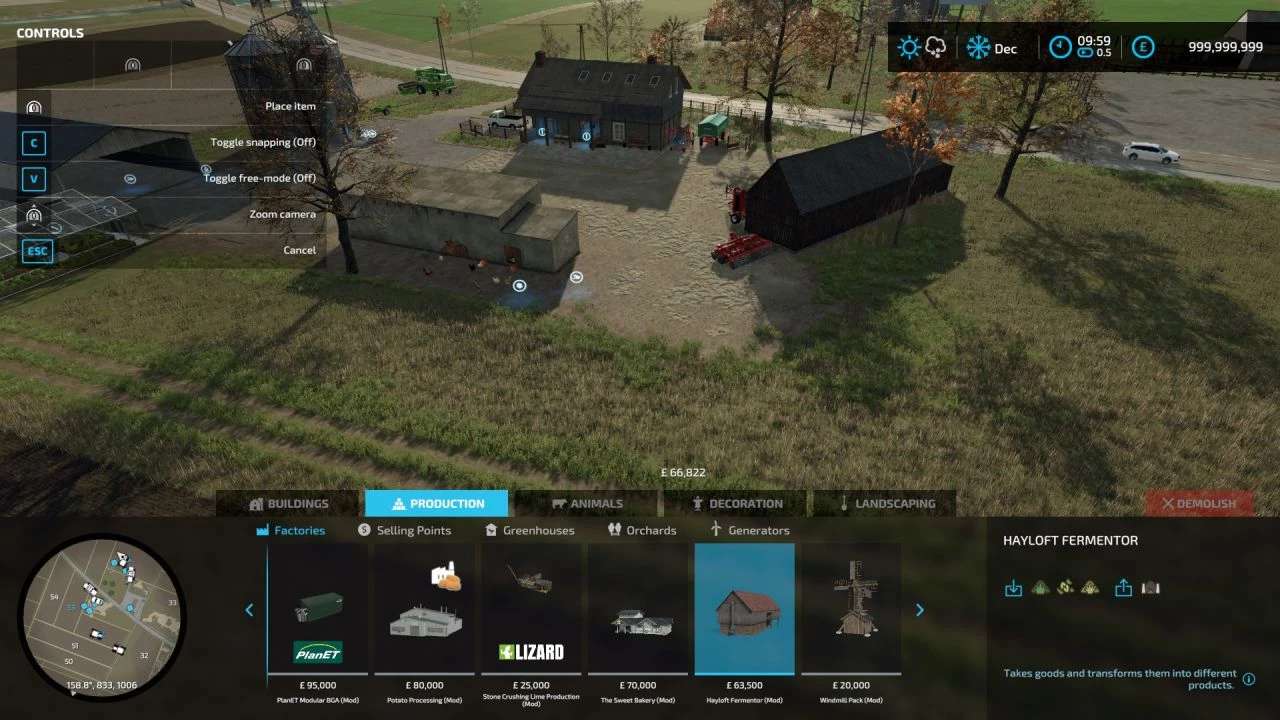The image size is (1280, 720).
Task: Select the Windmill Pack item
Action: pos(851,610)
